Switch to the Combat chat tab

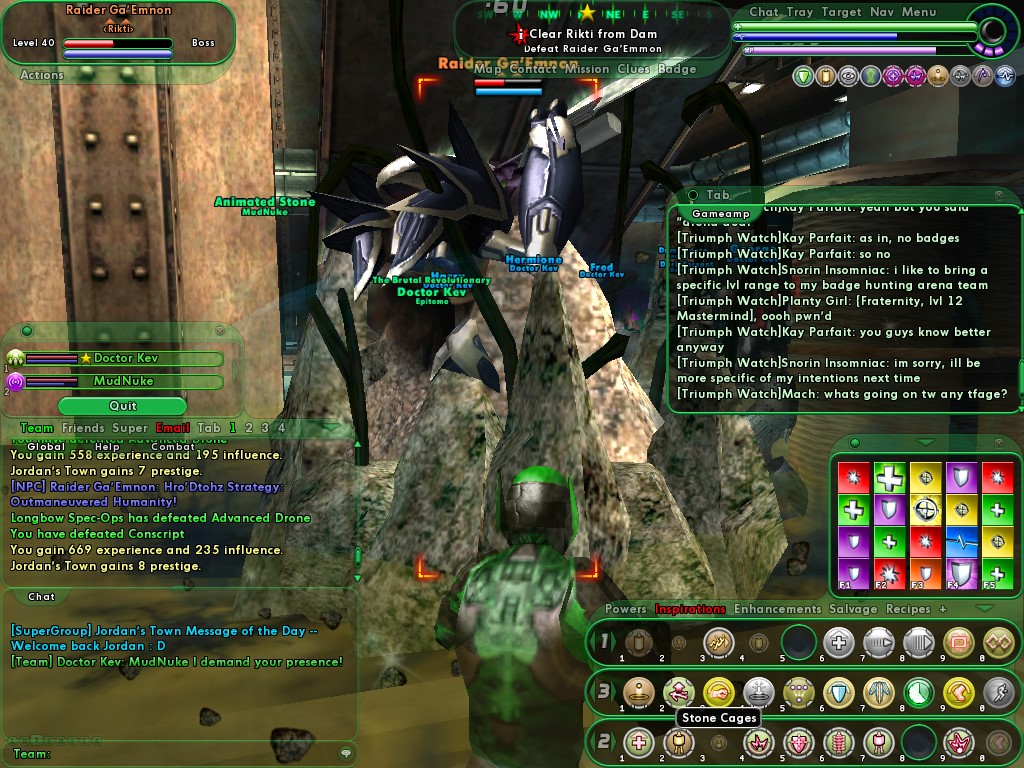coord(173,446)
